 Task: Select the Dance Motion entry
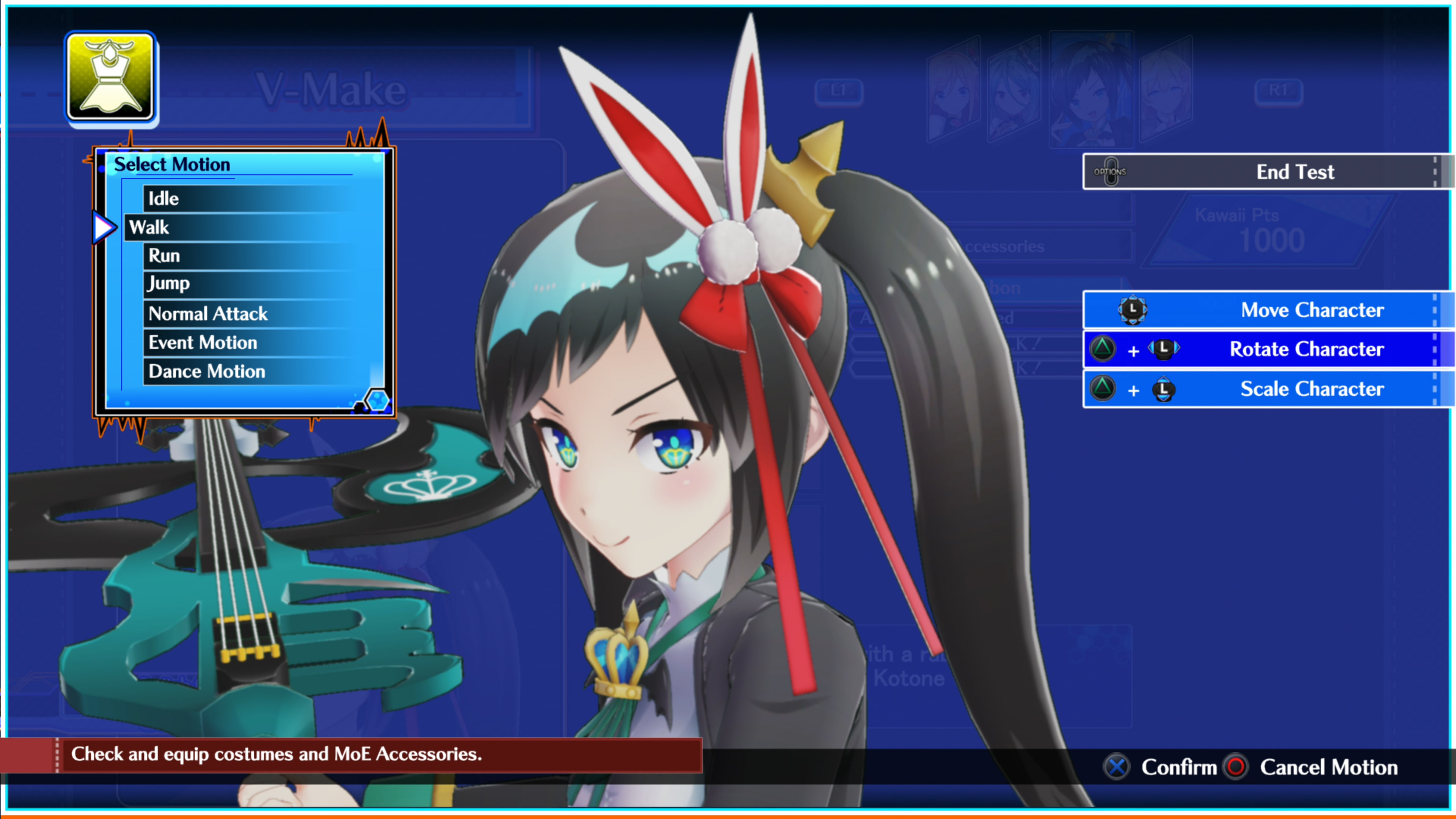click(206, 371)
